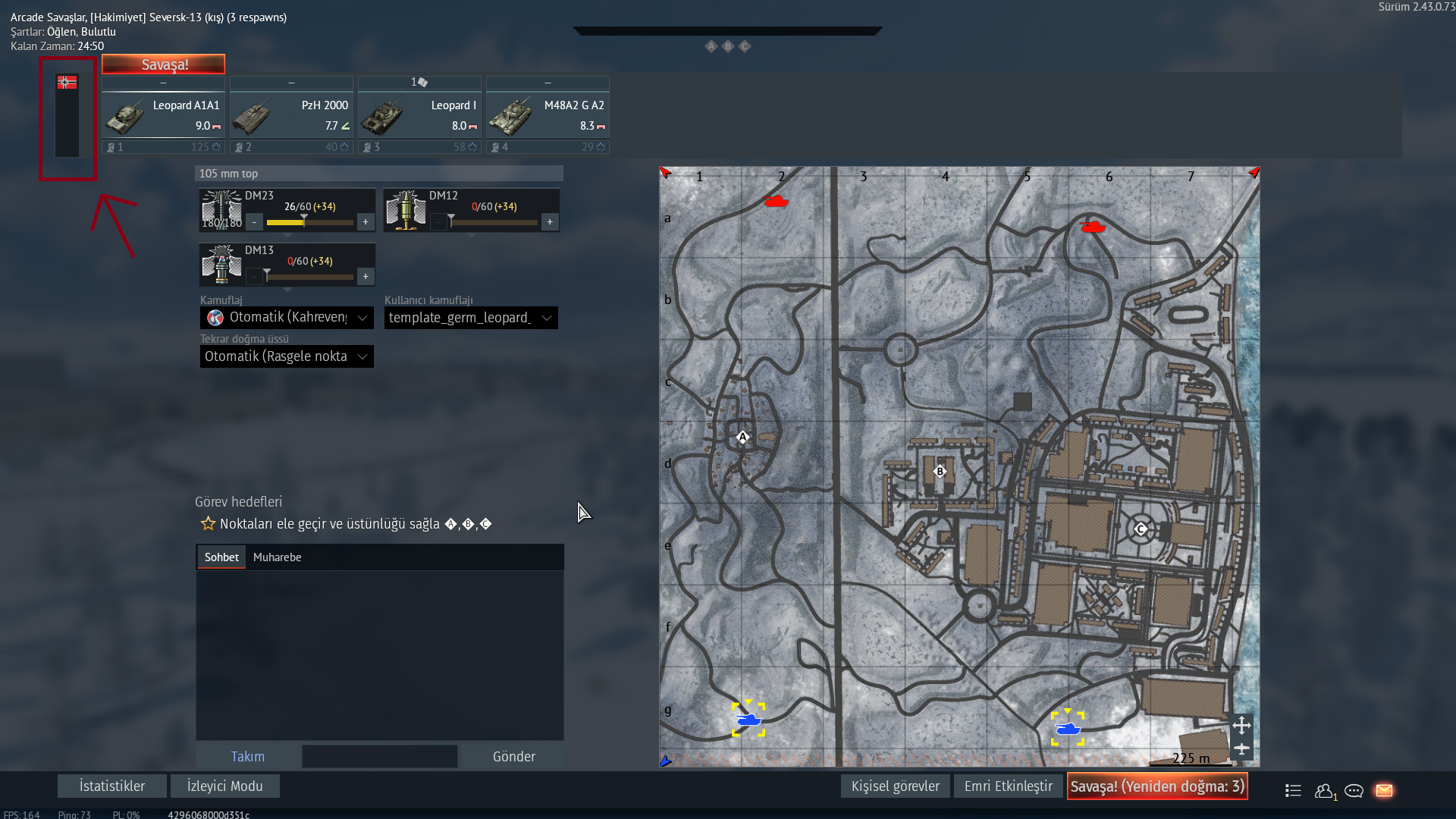
Task: Click Emri Etkinleştir button
Action: click(x=1008, y=786)
